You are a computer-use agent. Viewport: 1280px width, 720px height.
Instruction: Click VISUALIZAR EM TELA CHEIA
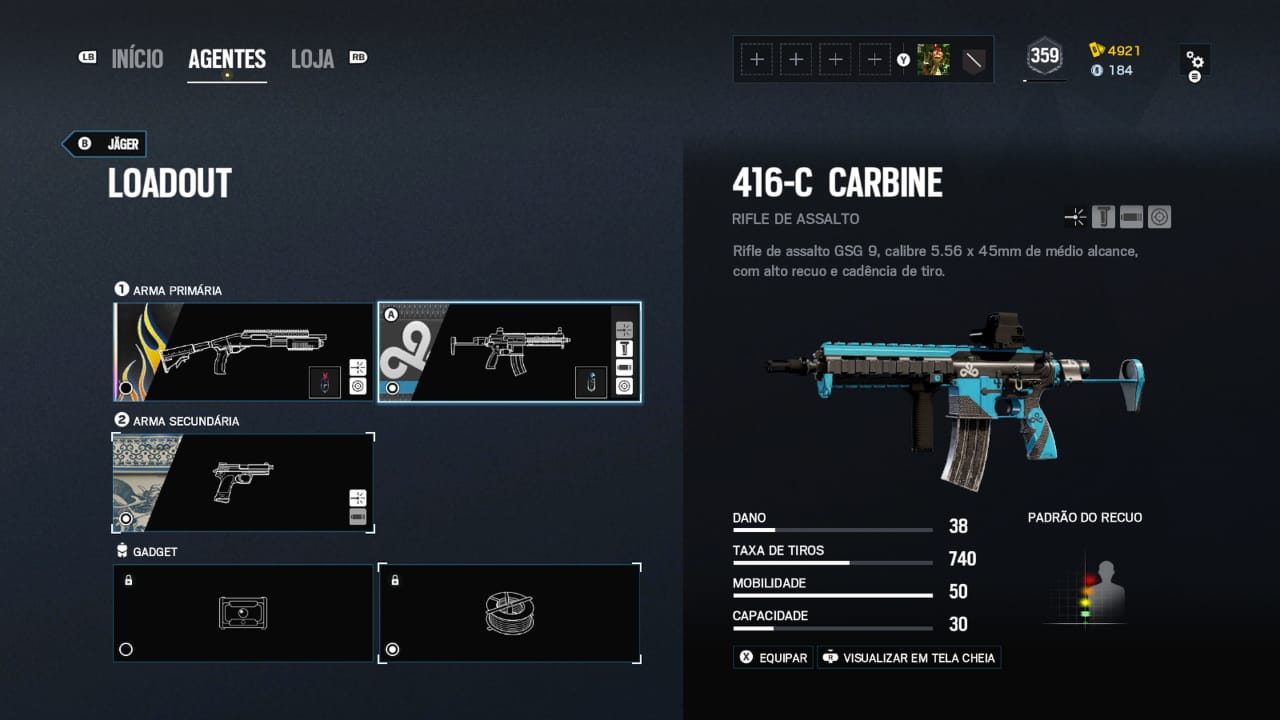point(908,657)
